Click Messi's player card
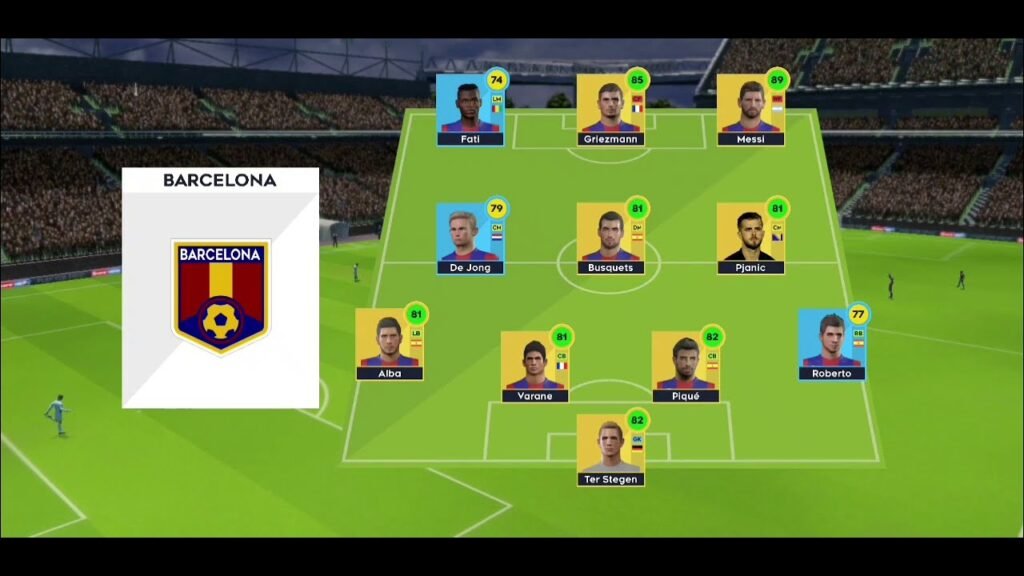 click(750, 109)
